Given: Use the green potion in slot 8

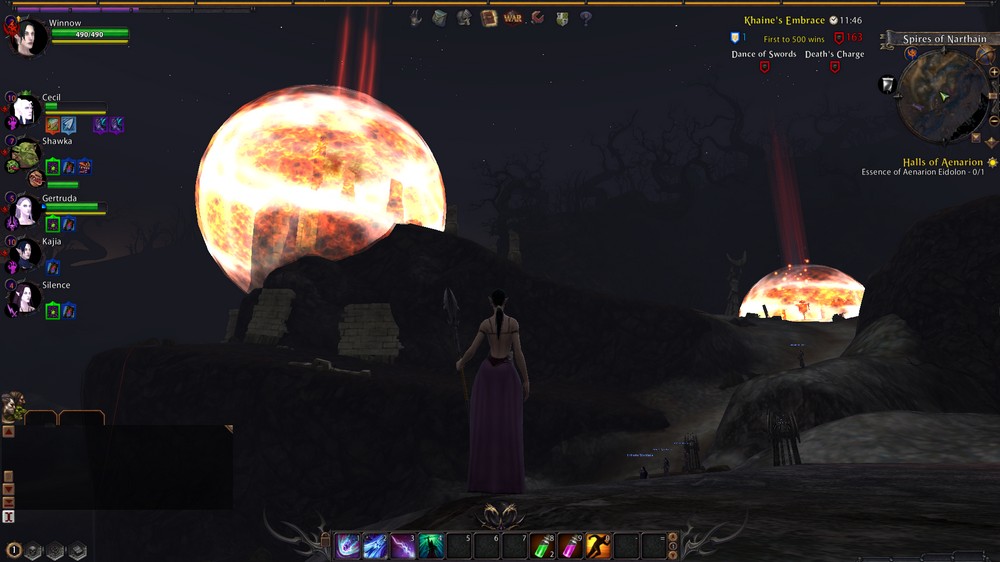Looking at the screenshot, I should pos(542,546).
